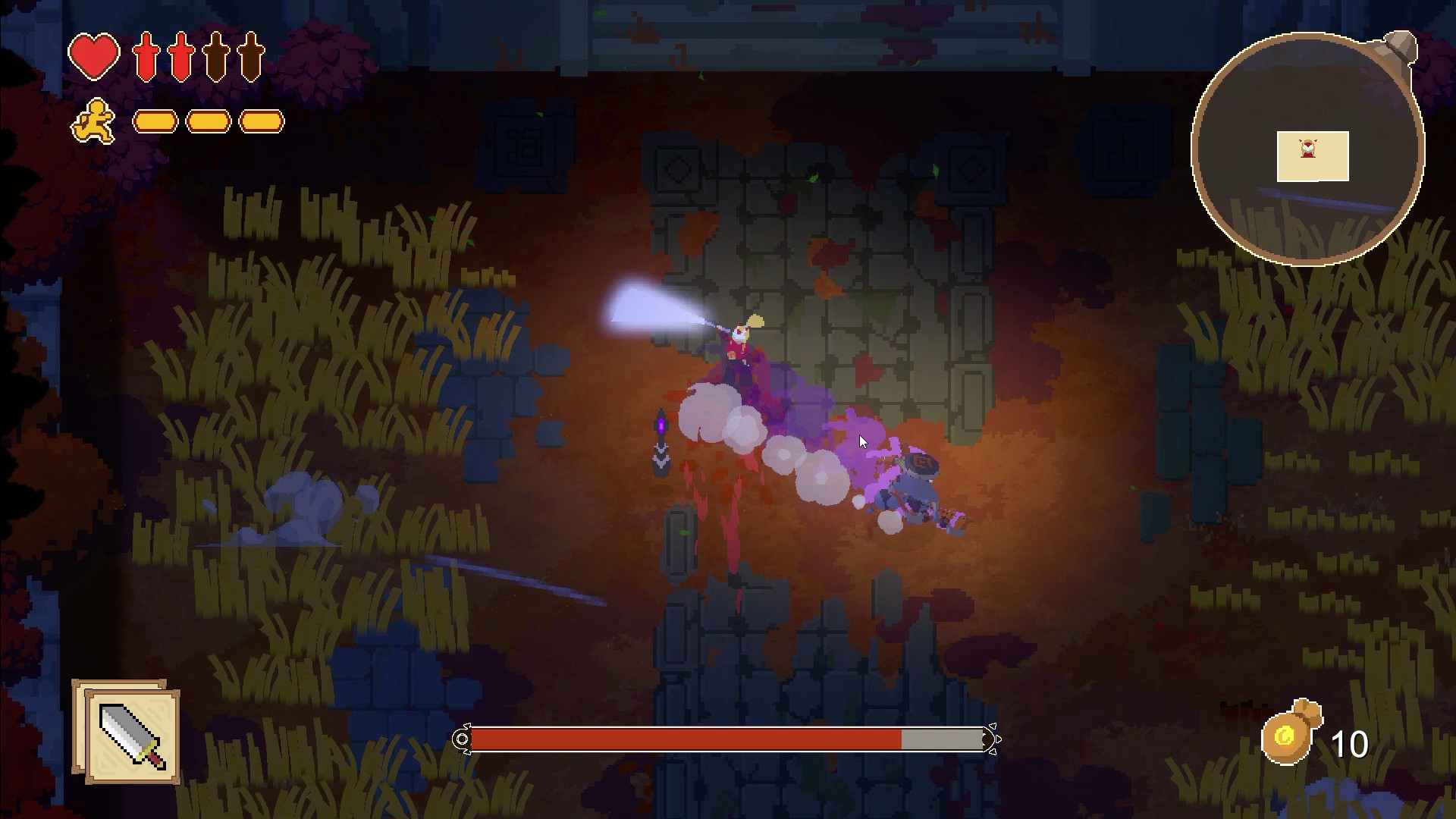
Task: Click the last darkened torch icon in the row
Action: (250, 55)
